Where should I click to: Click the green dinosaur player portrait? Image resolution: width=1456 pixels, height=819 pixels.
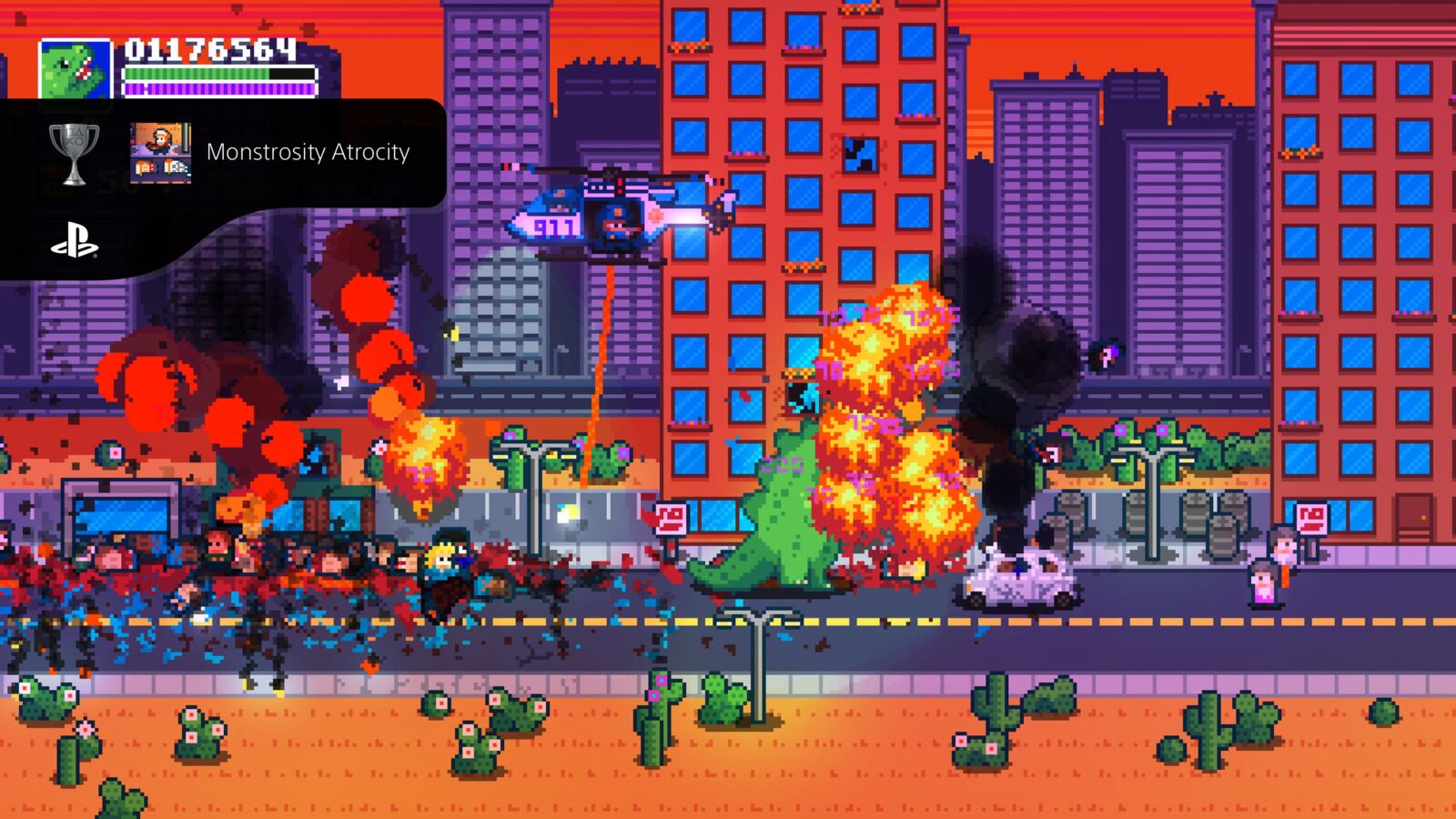click(x=75, y=69)
